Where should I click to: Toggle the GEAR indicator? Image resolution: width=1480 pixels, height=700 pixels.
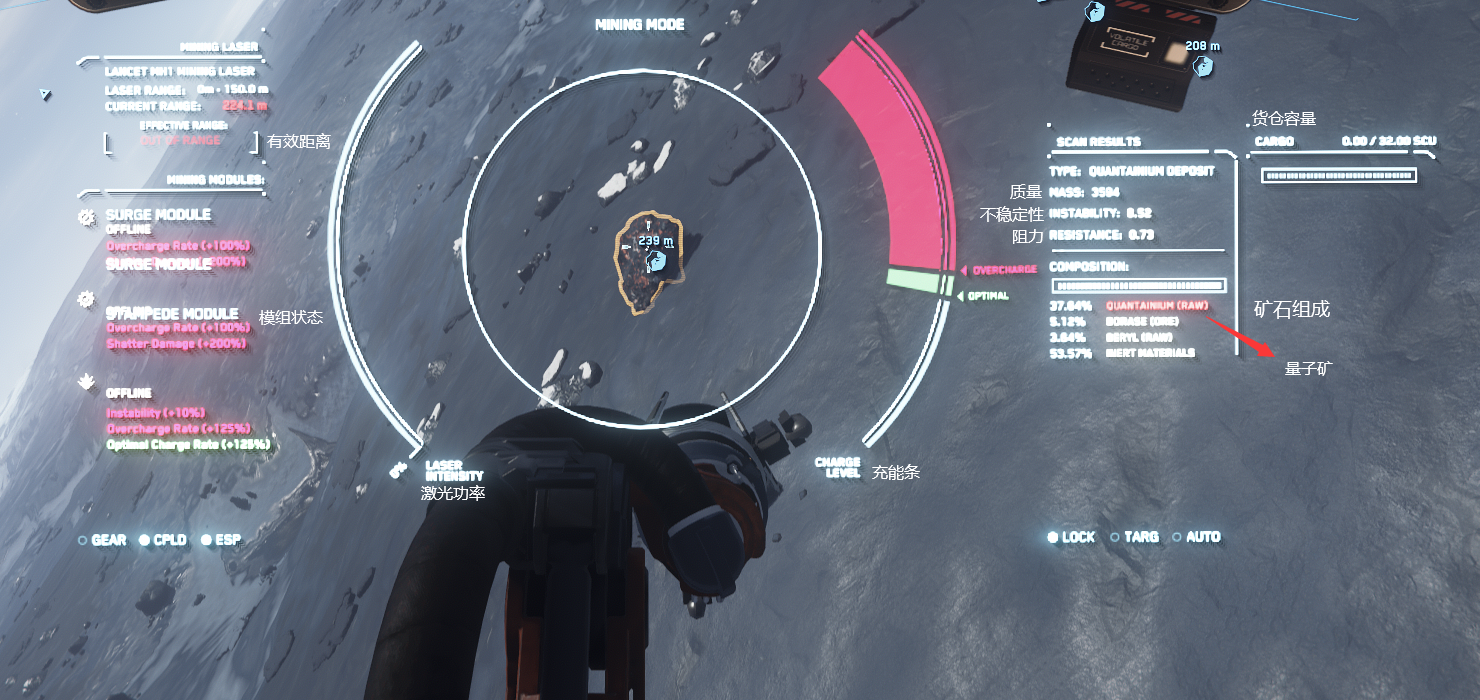coord(102,540)
